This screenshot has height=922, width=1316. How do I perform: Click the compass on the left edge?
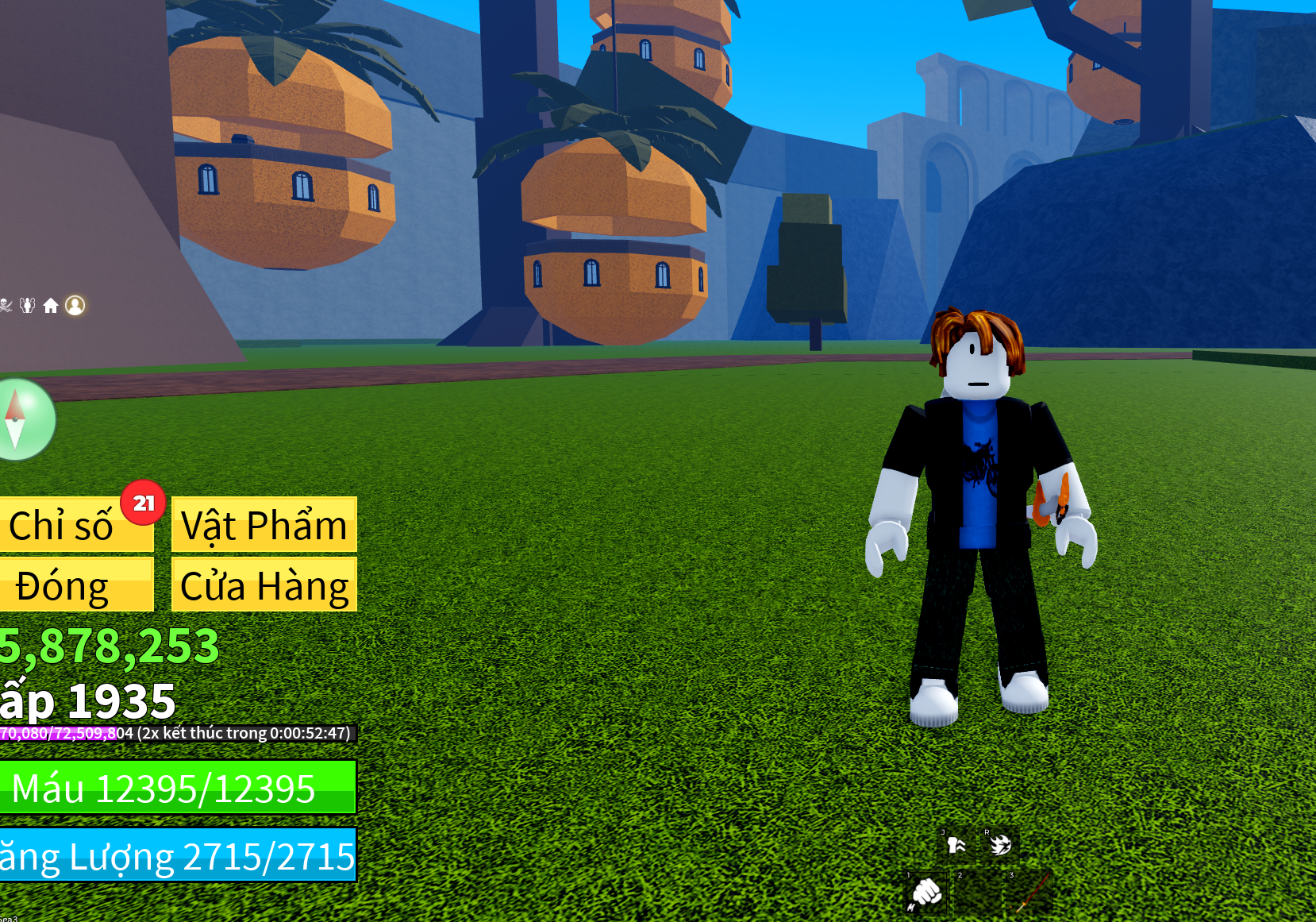coord(24,419)
